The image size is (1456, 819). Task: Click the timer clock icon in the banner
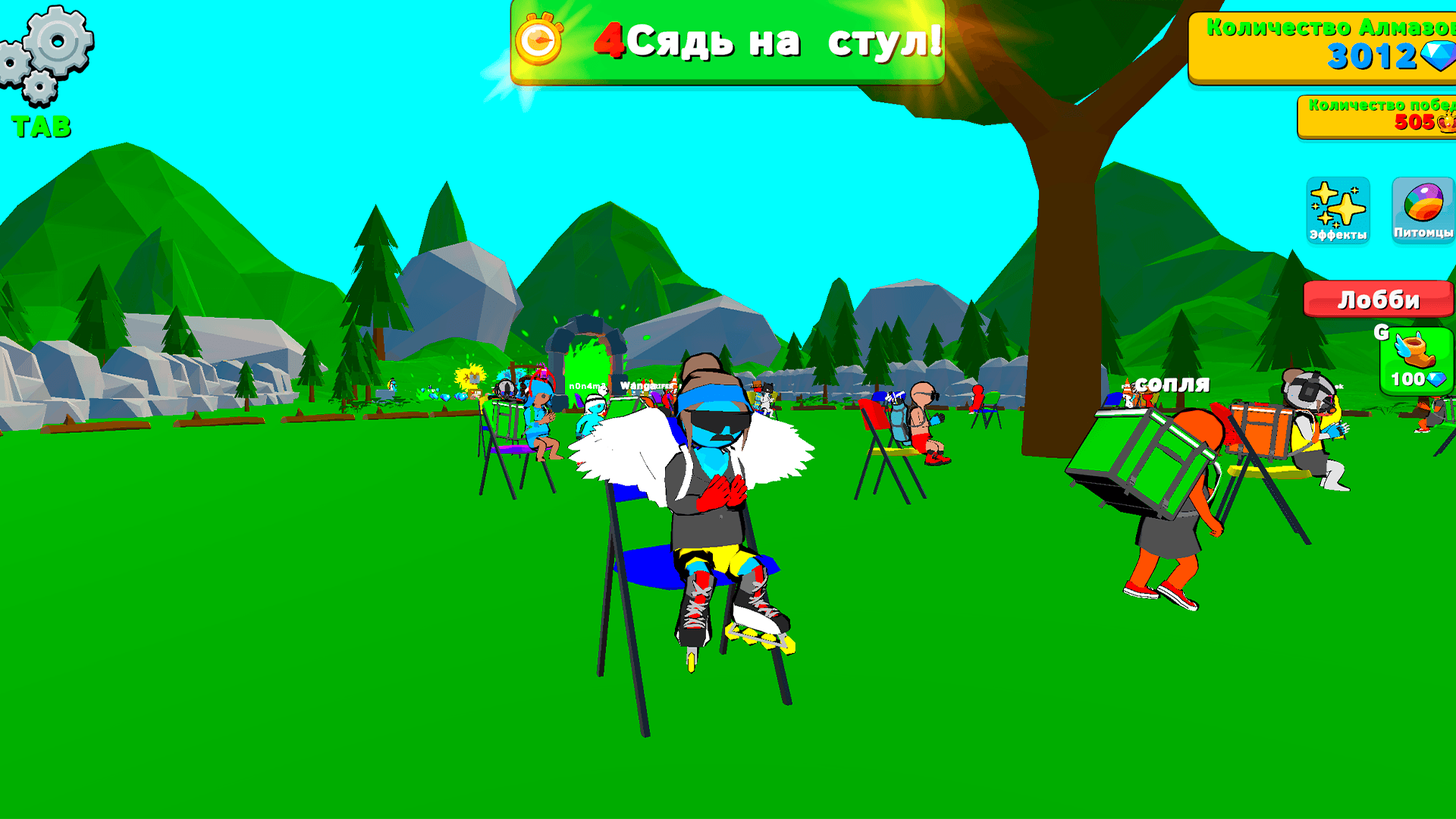539,42
